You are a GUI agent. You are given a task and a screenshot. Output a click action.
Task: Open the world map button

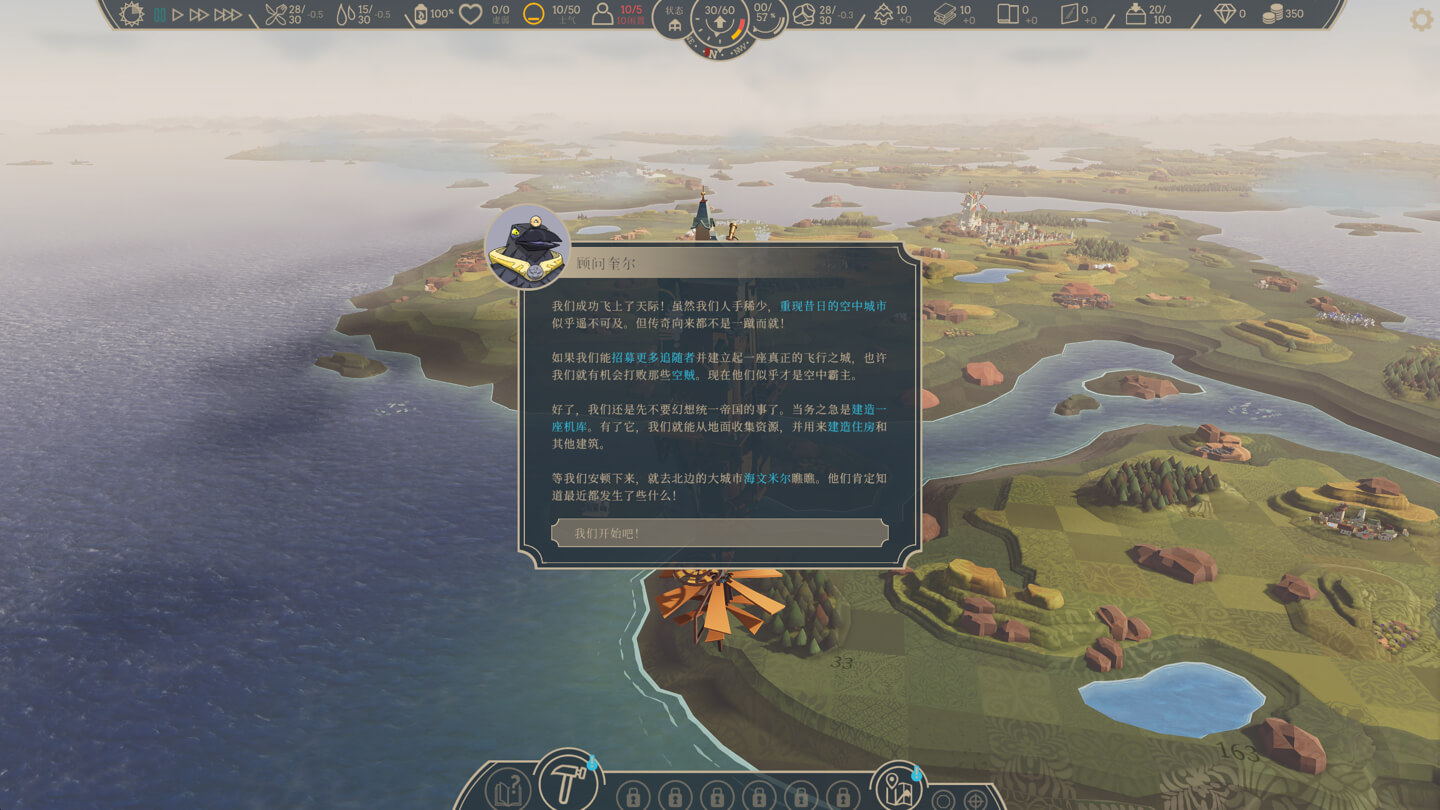tap(897, 786)
